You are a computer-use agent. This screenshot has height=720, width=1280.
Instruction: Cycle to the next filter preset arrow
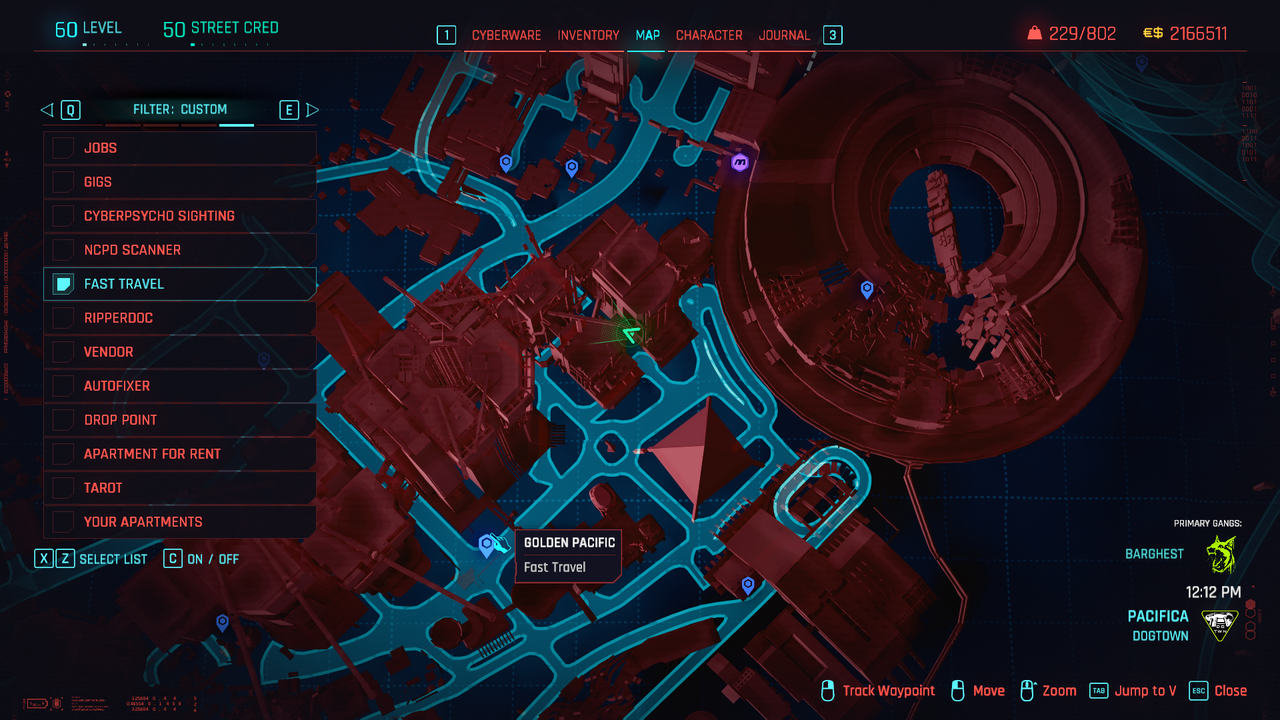[x=312, y=110]
